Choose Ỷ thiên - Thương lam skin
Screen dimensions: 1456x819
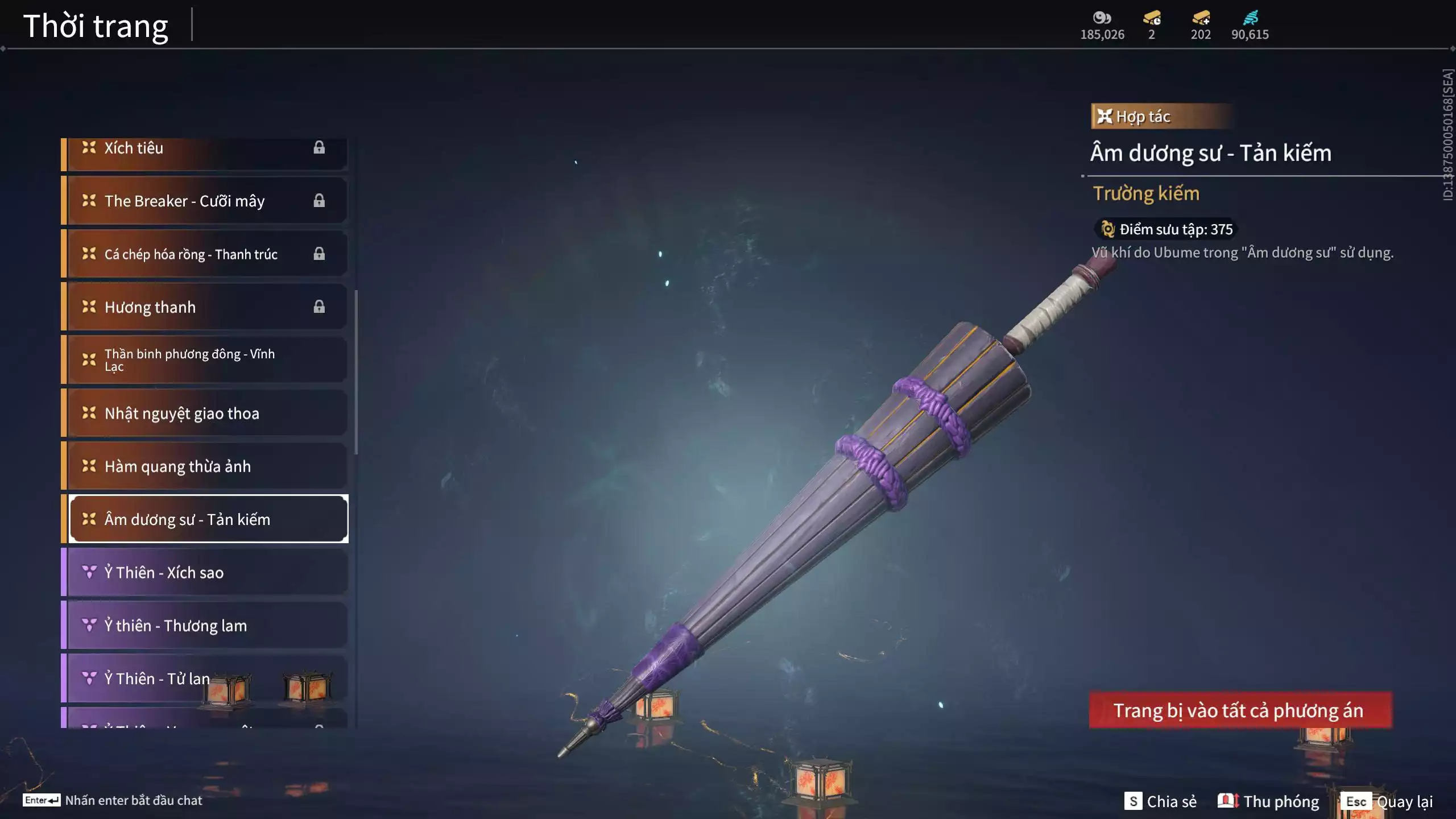(205, 626)
